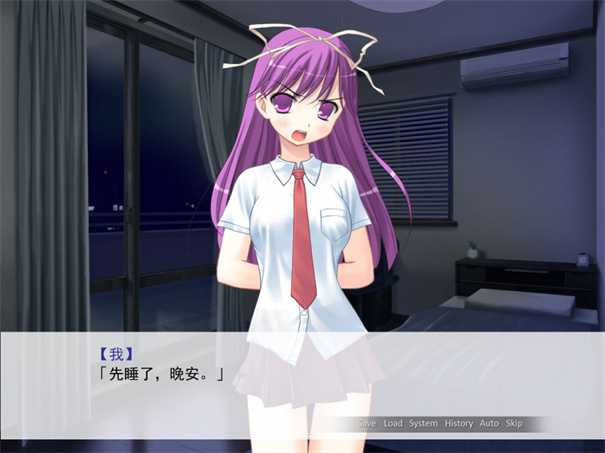This screenshot has width=605, height=453.
Task: Click the Save button
Action: 367,423
